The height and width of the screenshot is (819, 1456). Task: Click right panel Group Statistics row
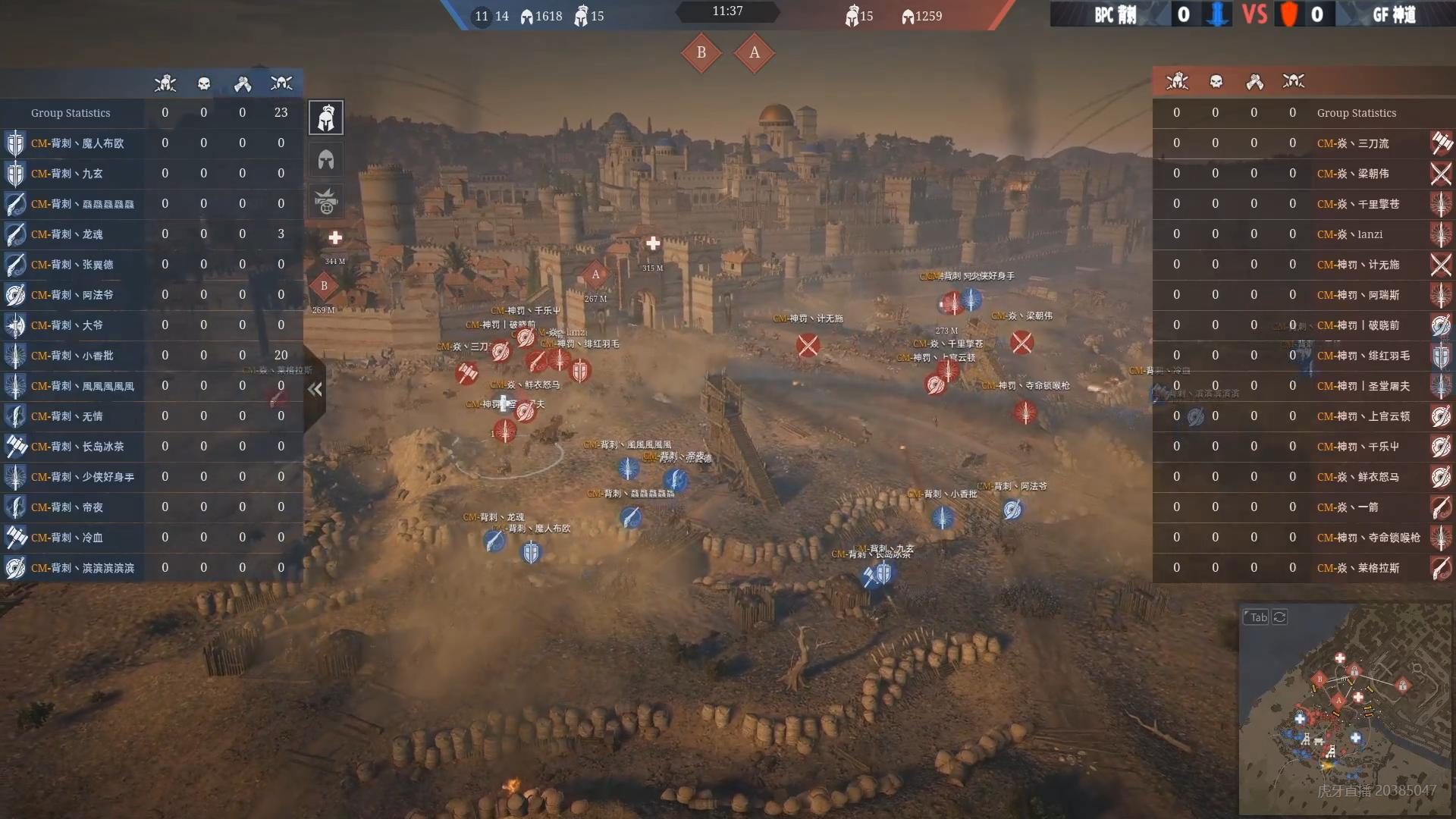pyautogui.click(x=1356, y=113)
